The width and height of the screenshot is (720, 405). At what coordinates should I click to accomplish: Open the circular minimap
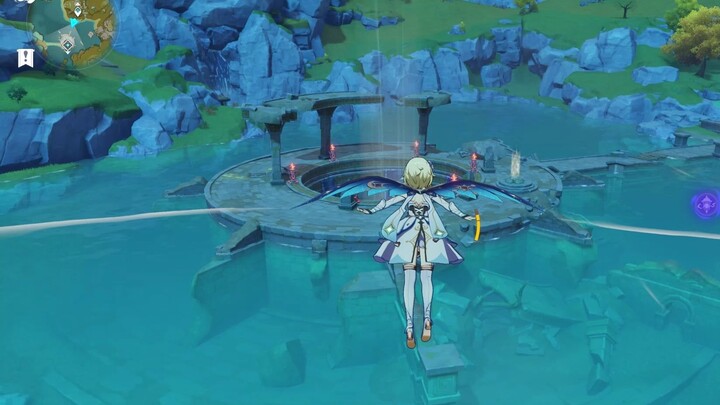pos(72,29)
